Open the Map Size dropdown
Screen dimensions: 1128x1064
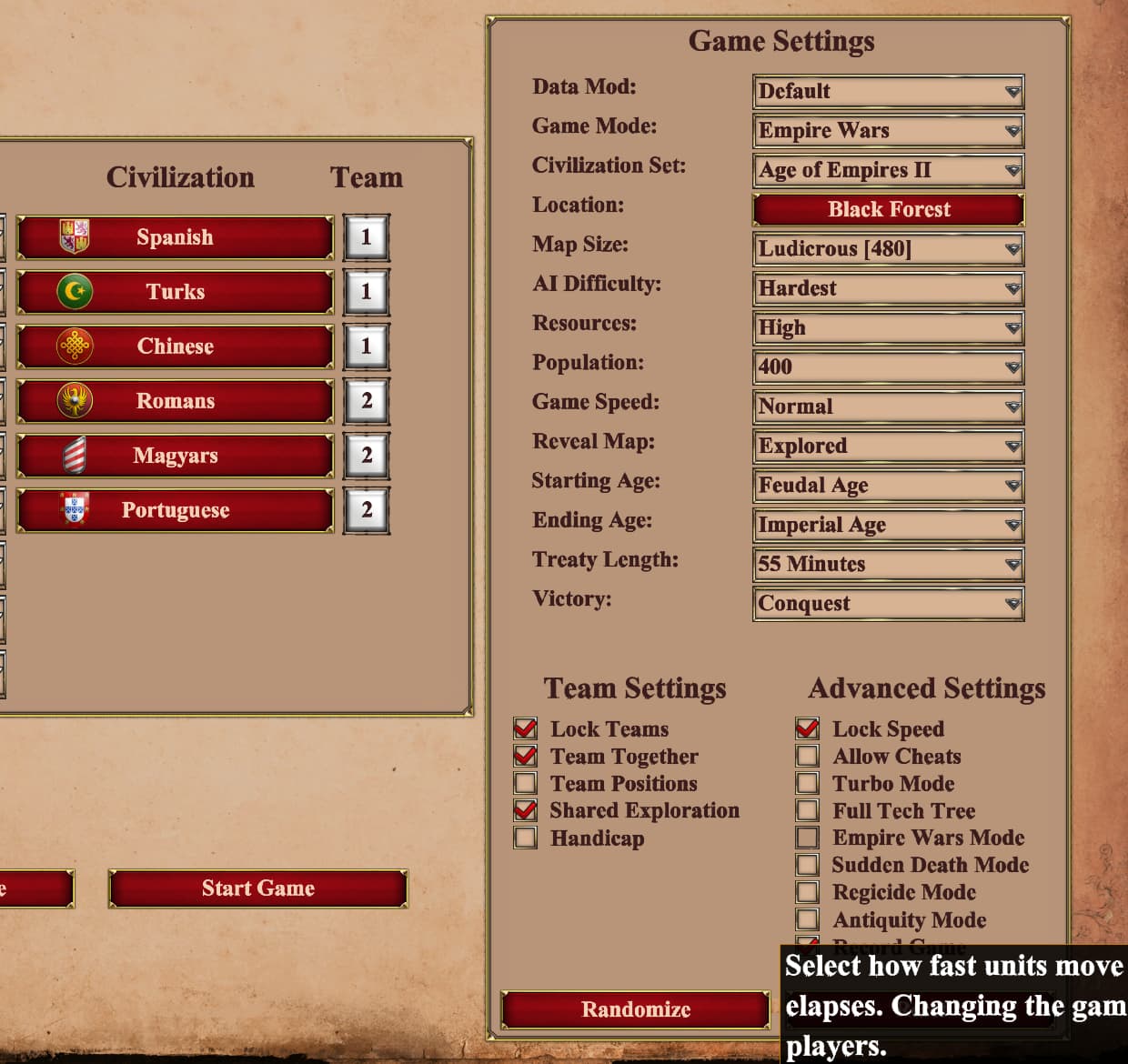888,249
